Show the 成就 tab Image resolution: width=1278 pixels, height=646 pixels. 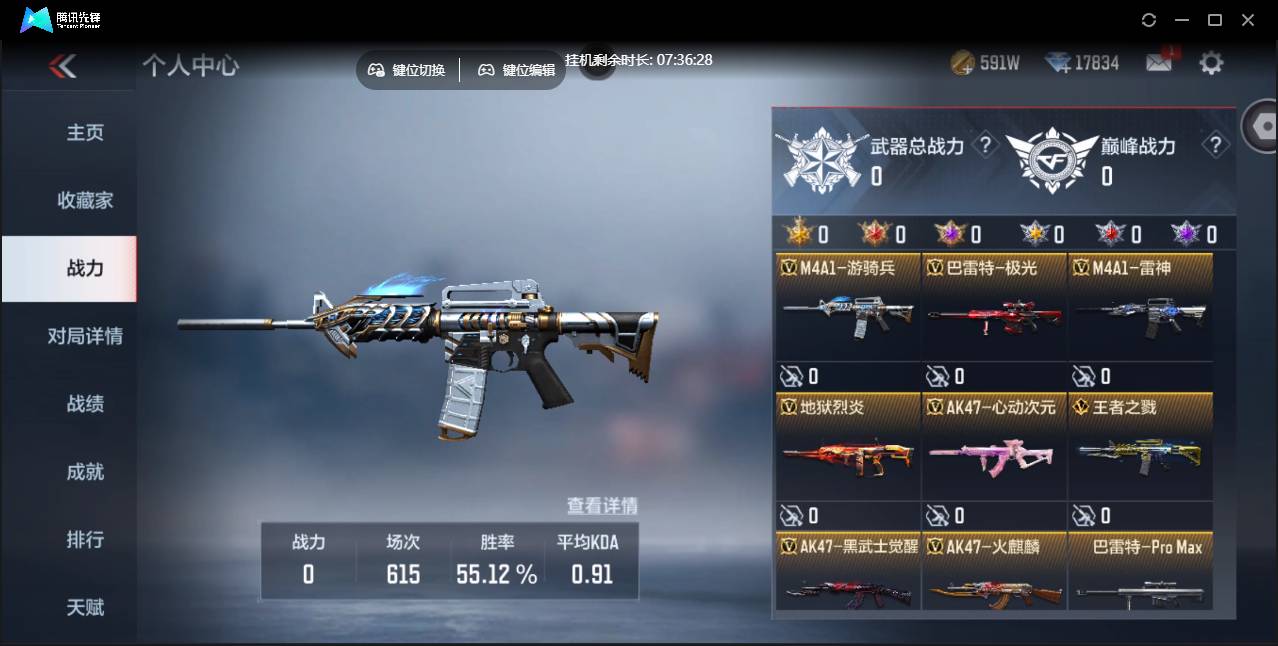click(85, 472)
